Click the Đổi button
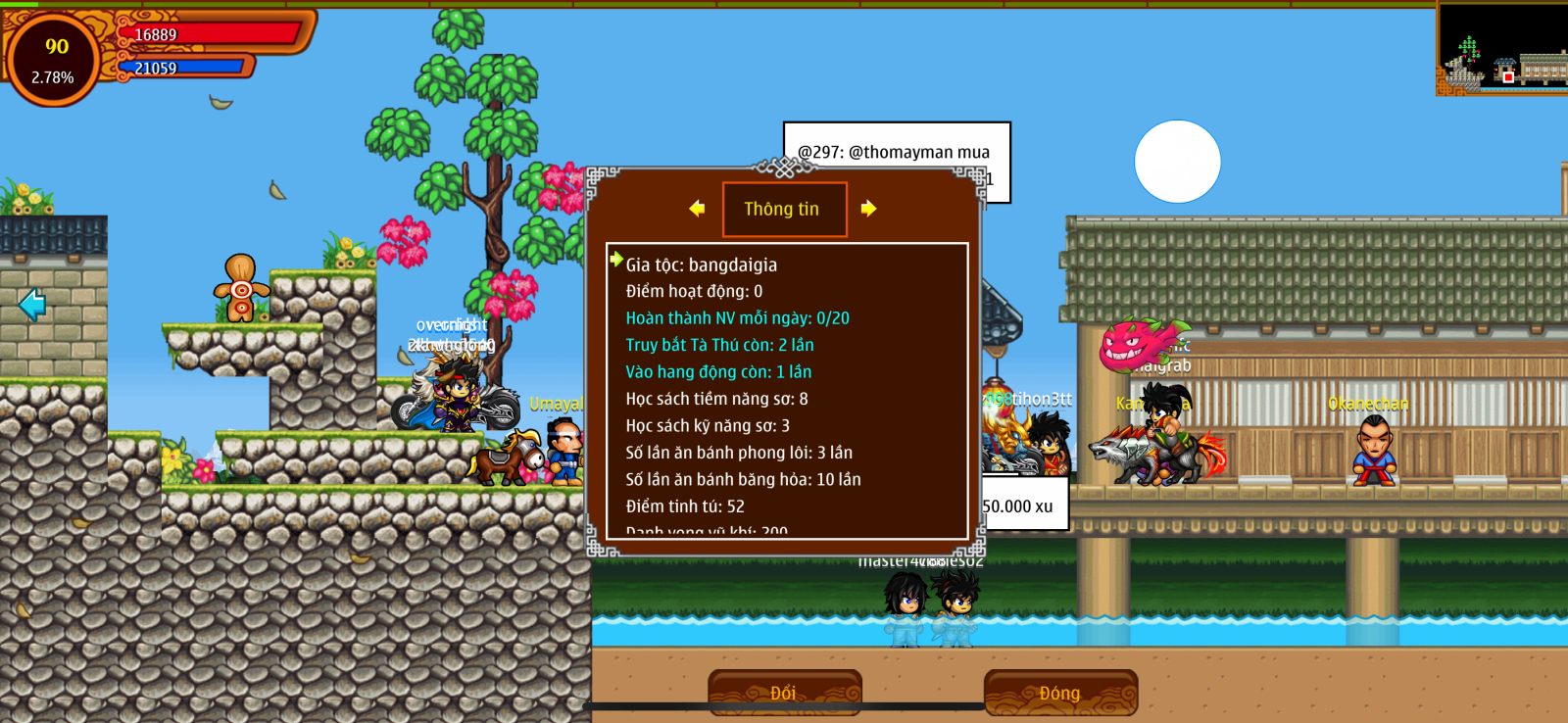1568x723 pixels. [784, 693]
